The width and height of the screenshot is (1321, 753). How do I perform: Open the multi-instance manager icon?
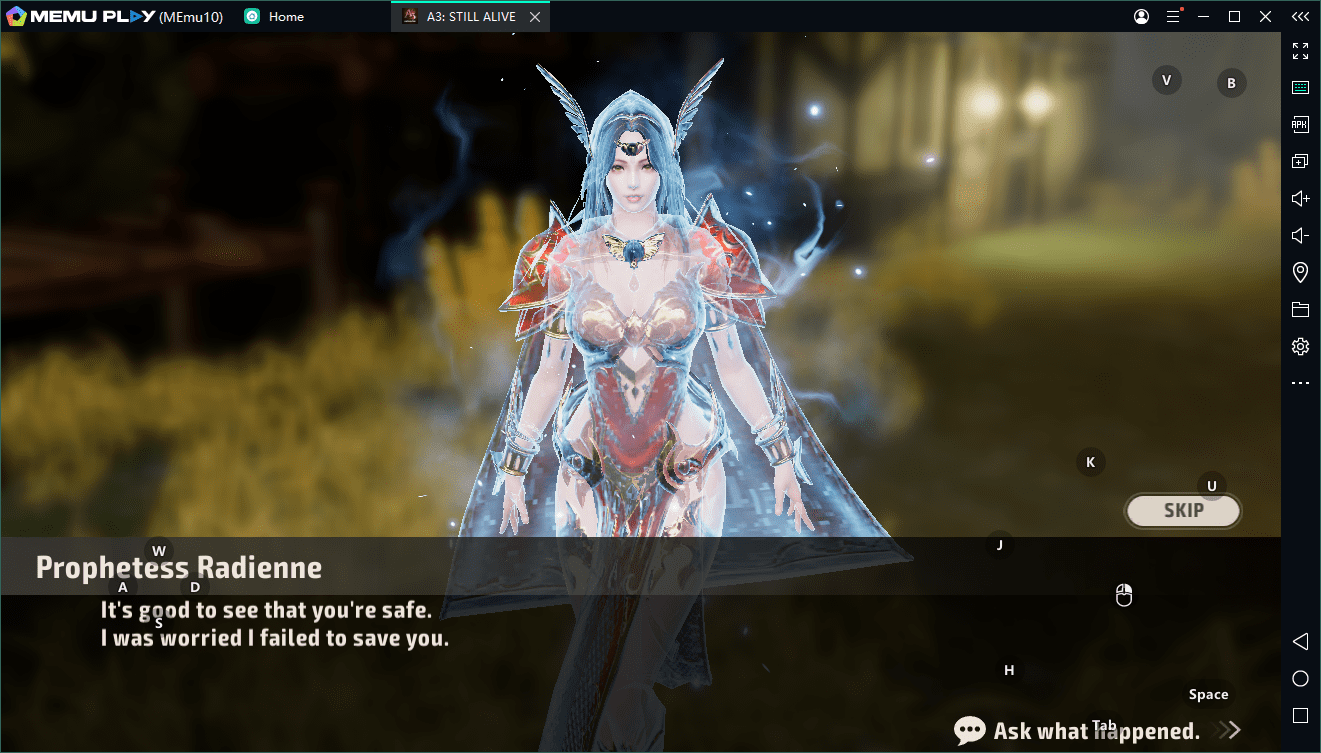pyautogui.click(x=1300, y=162)
